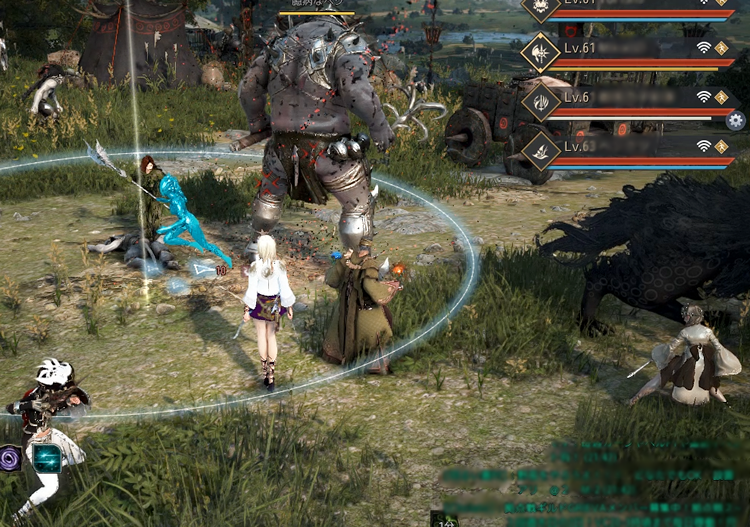Activate the purple swirl skill icon
The image size is (750, 527).
pos(11,459)
